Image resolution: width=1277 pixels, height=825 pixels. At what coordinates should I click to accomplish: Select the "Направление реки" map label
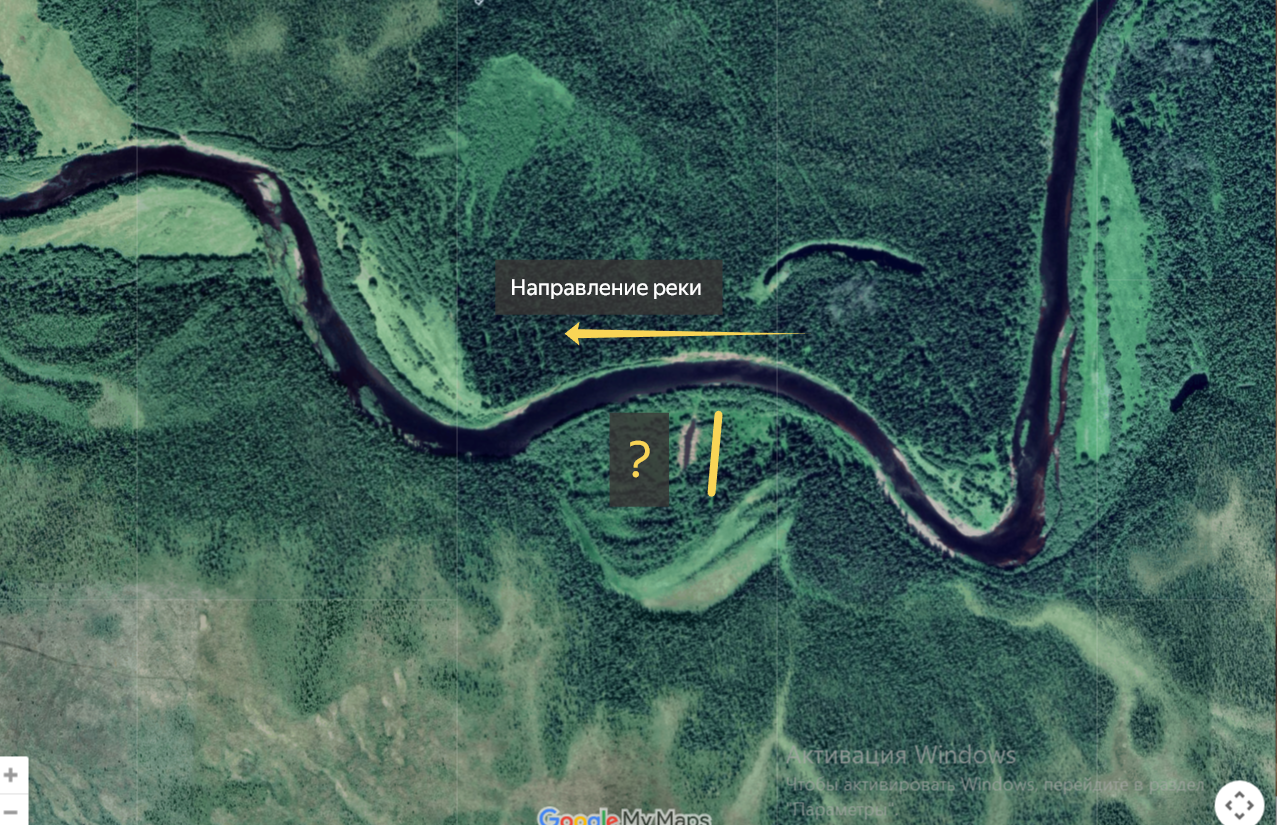point(605,288)
